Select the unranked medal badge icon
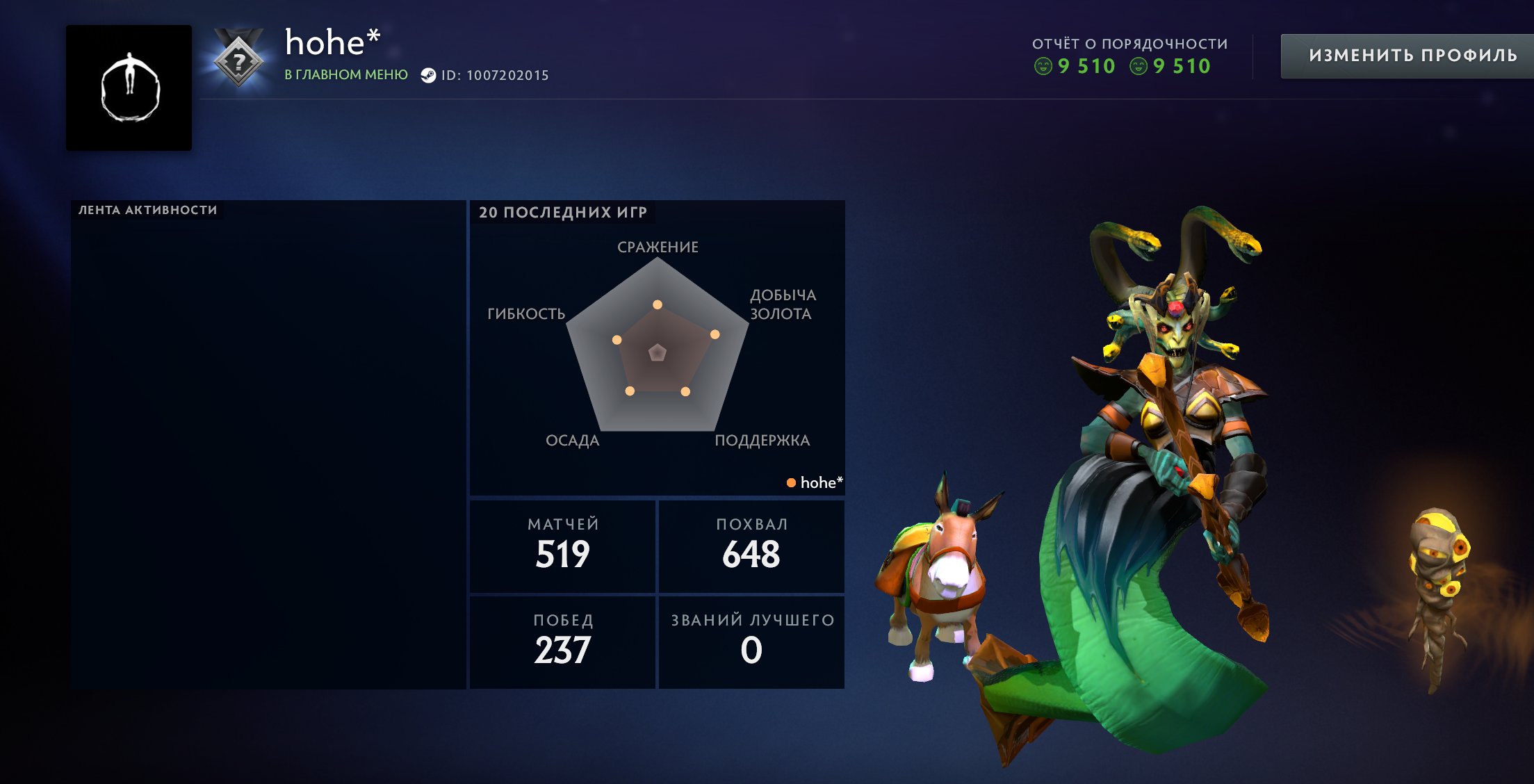 (238, 60)
